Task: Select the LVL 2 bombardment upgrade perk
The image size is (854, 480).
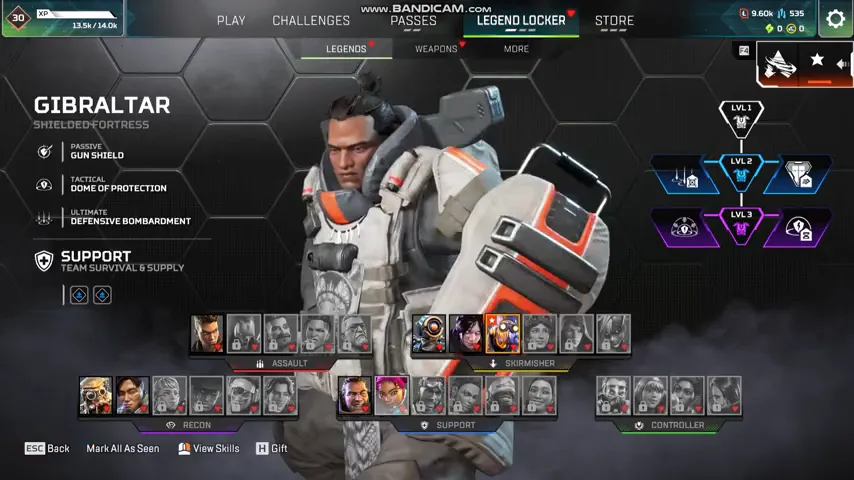Action: click(x=685, y=175)
